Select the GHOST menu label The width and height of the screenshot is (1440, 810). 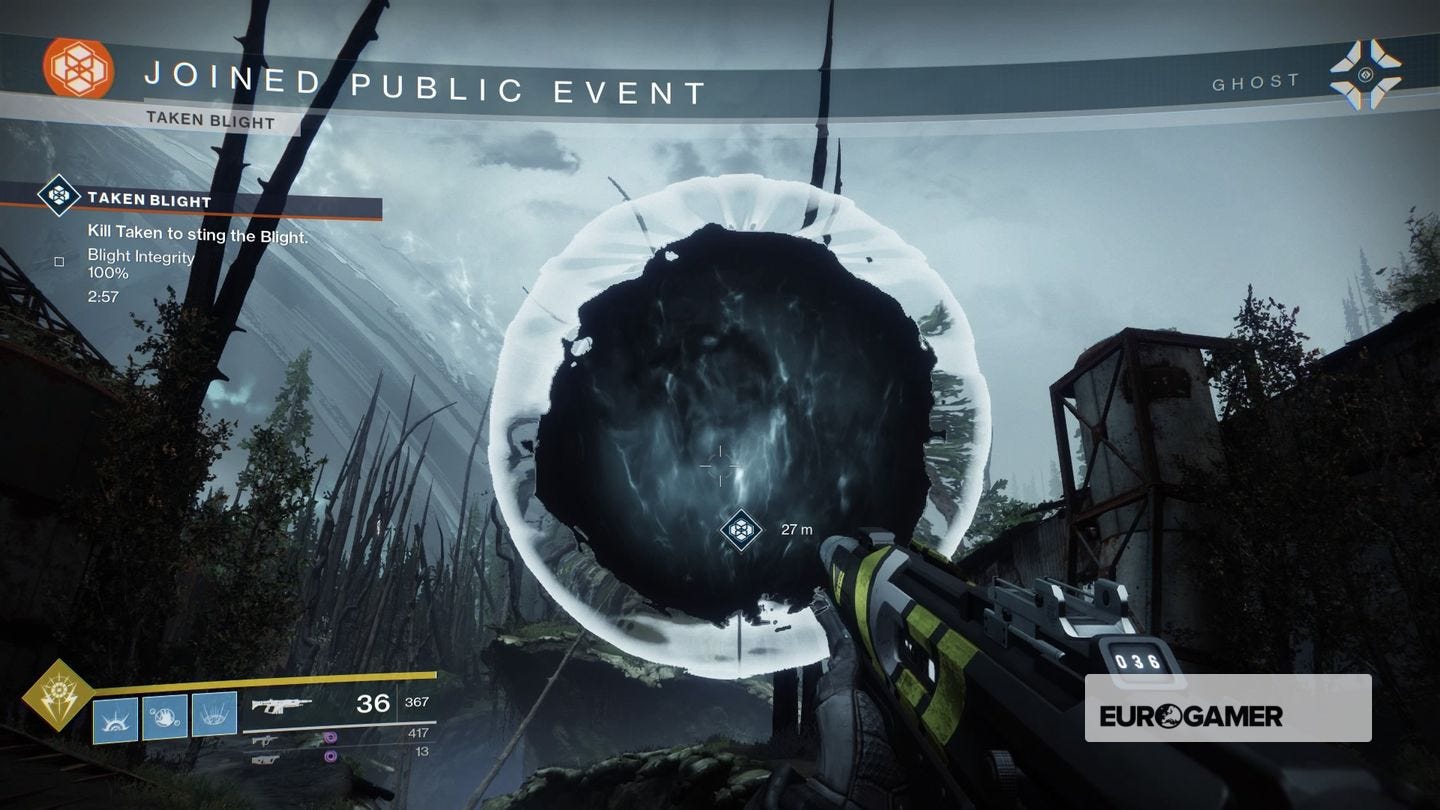tap(1256, 81)
